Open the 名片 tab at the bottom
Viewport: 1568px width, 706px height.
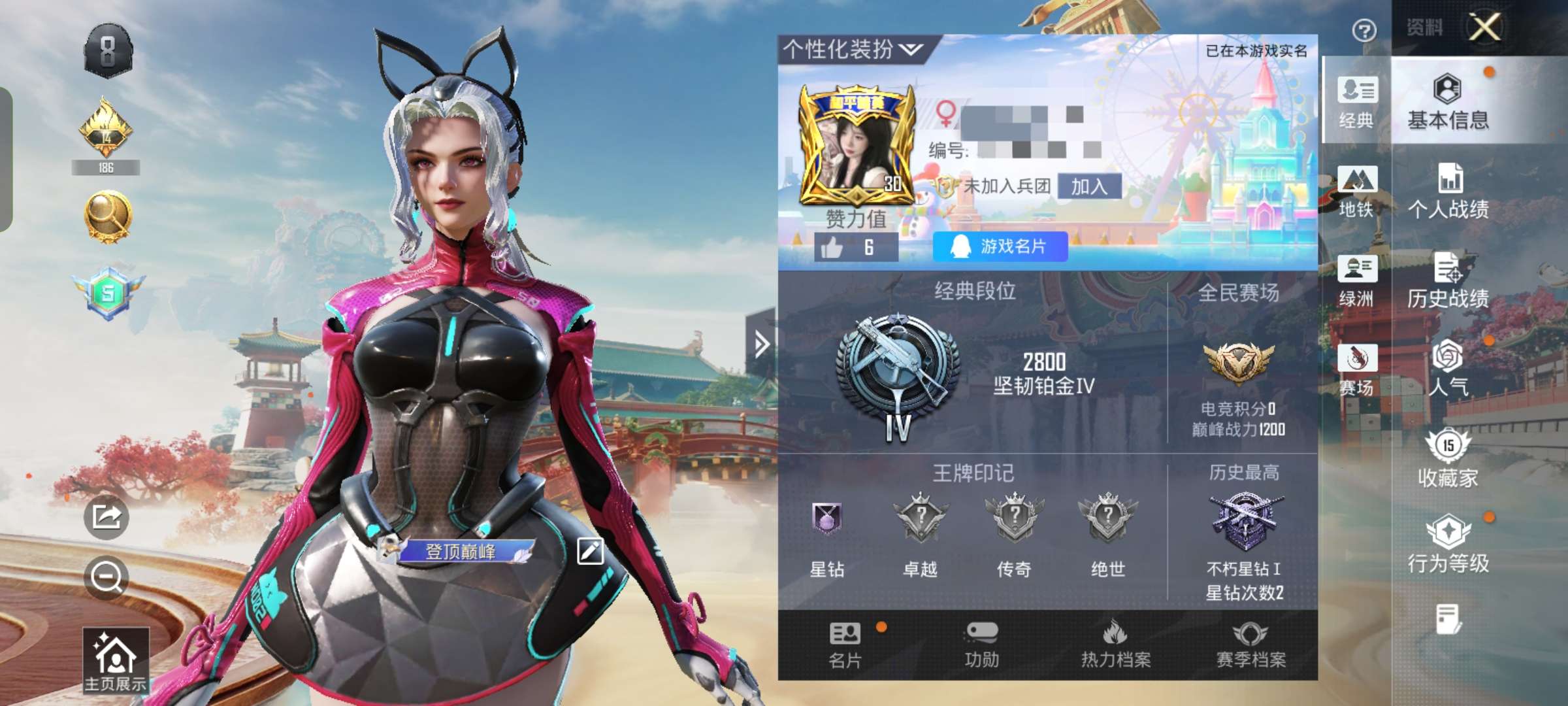845,644
